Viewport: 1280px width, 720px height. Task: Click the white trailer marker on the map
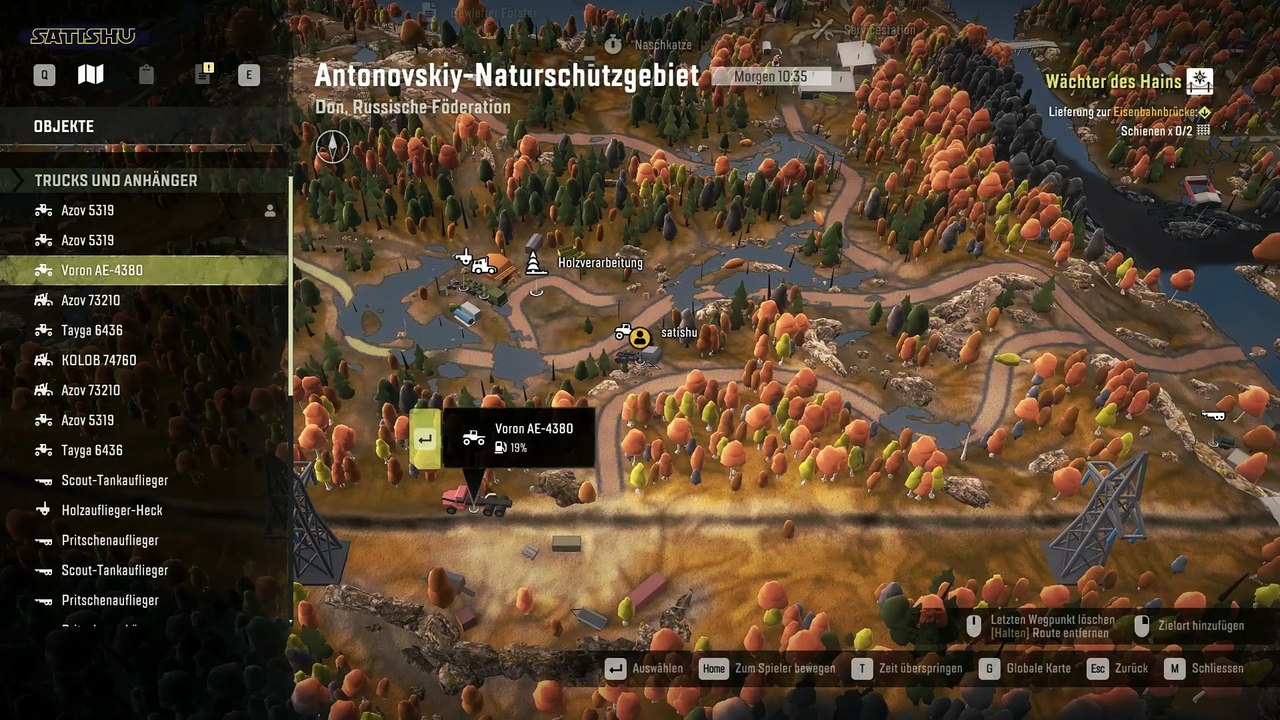1215,415
